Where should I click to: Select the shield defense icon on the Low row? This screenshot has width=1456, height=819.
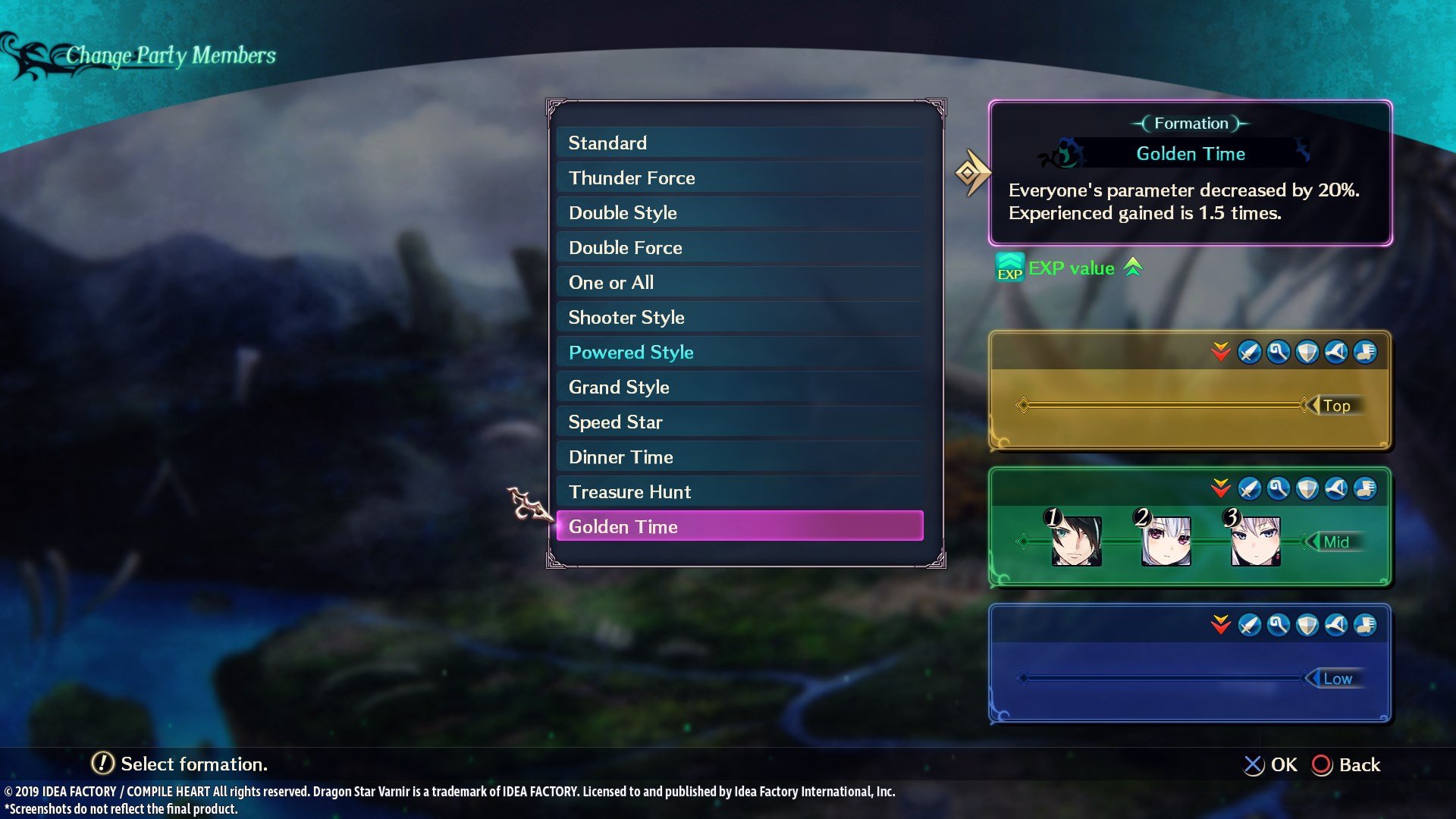click(x=1306, y=625)
